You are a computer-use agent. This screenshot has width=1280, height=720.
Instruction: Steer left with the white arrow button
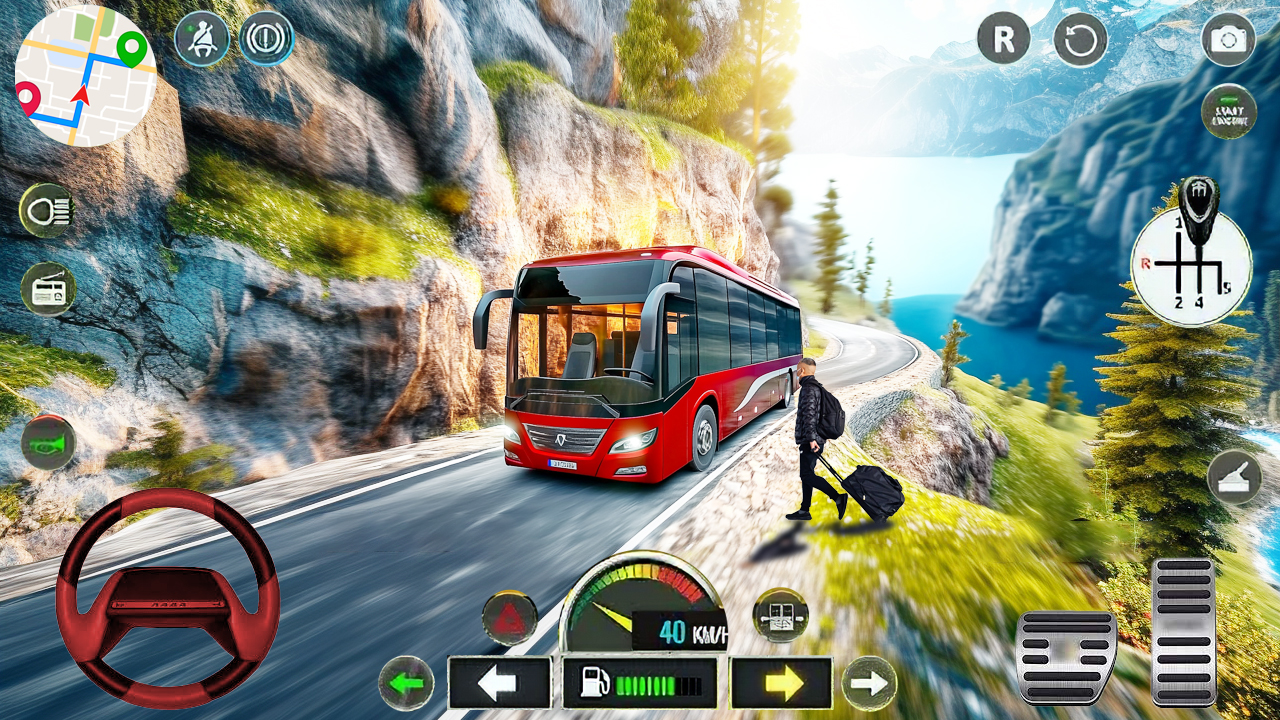click(499, 683)
